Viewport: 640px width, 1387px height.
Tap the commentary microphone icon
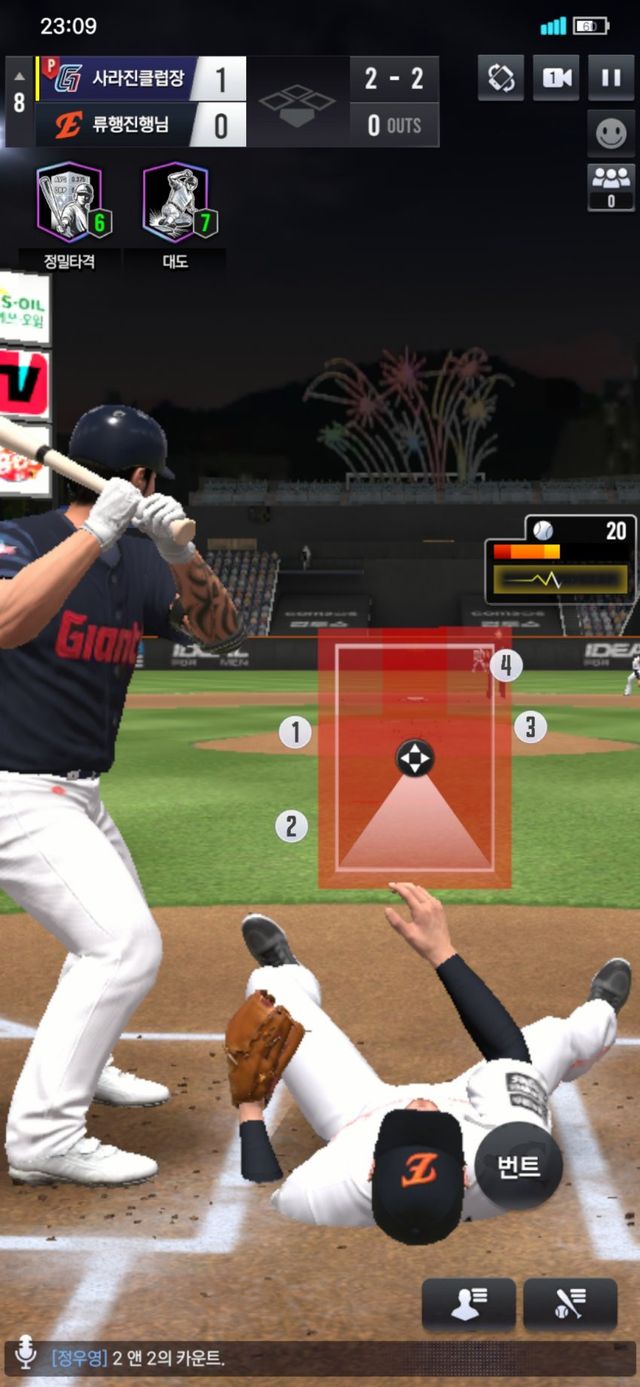(x=25, y=1357)
